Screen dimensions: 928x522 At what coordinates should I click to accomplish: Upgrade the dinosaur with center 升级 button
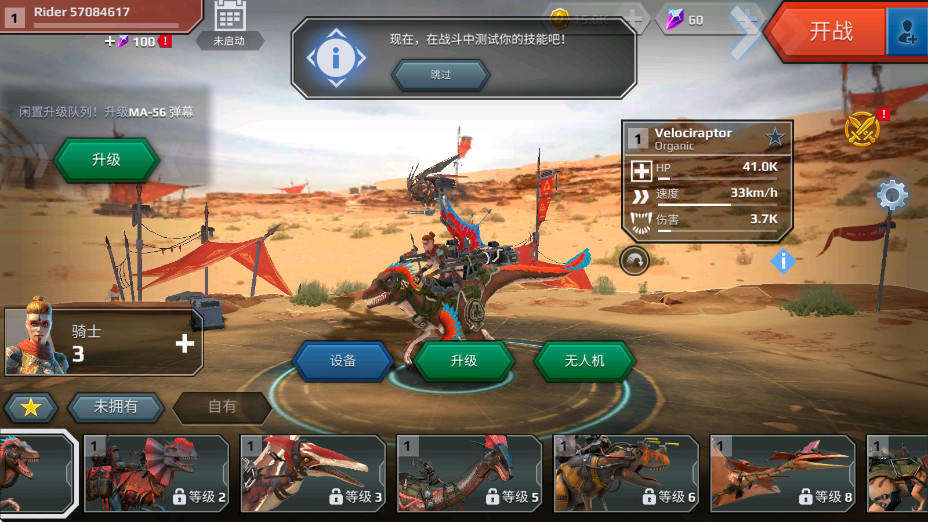pos(463,361)
